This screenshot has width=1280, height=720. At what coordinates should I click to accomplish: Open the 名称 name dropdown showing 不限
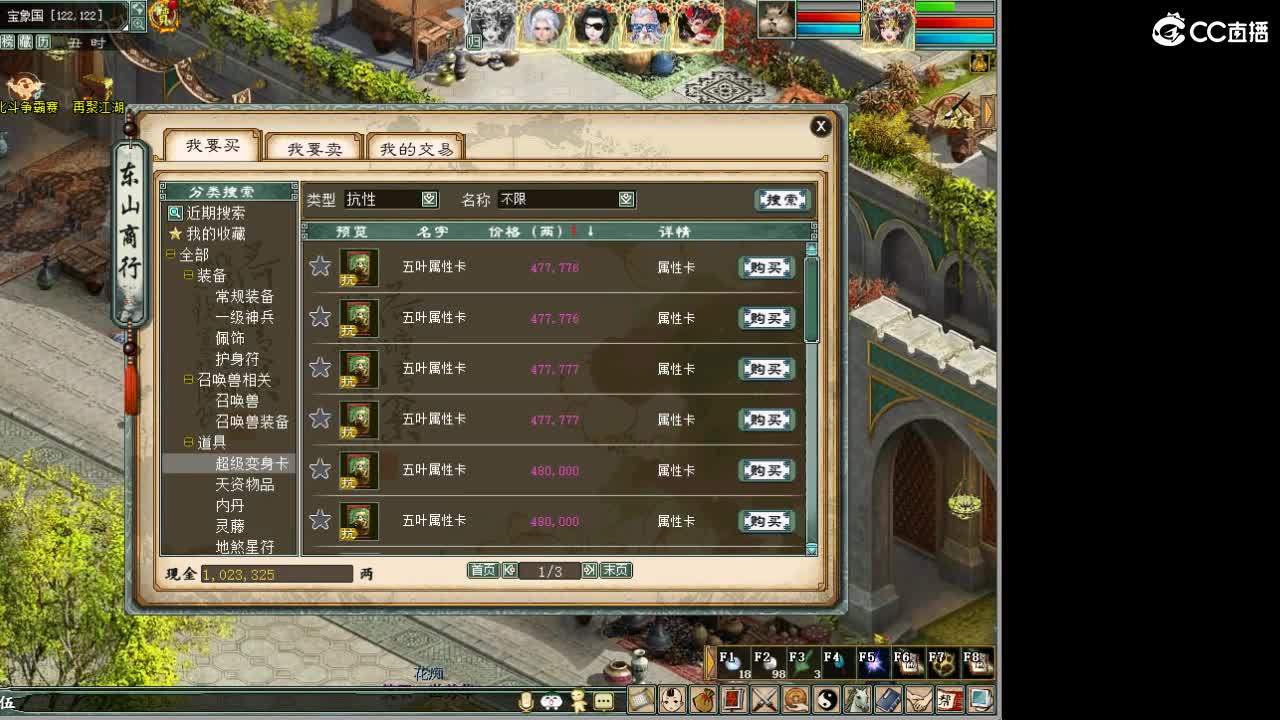click(x=625, y=199)
